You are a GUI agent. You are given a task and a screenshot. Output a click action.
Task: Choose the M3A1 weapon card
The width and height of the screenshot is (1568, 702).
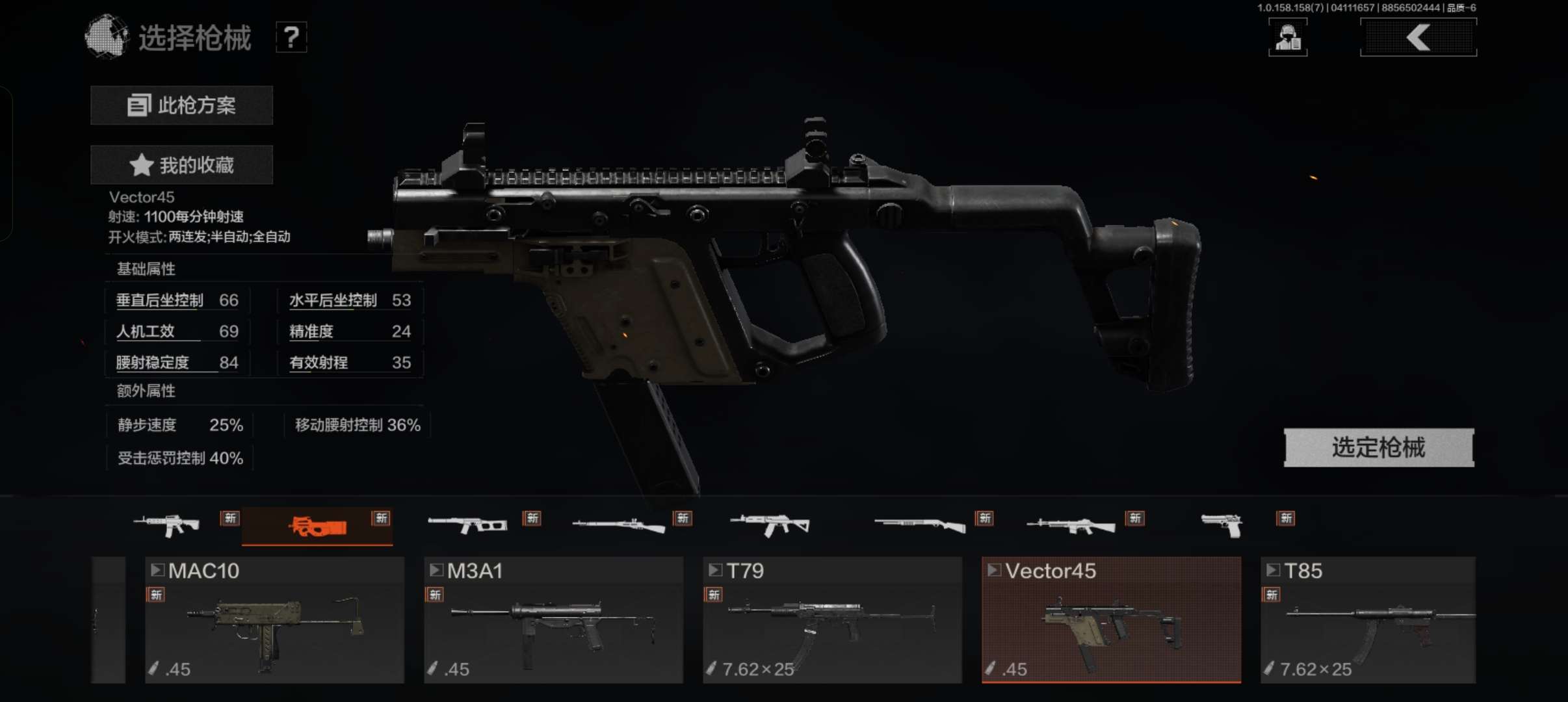click(x=553, y=619)
